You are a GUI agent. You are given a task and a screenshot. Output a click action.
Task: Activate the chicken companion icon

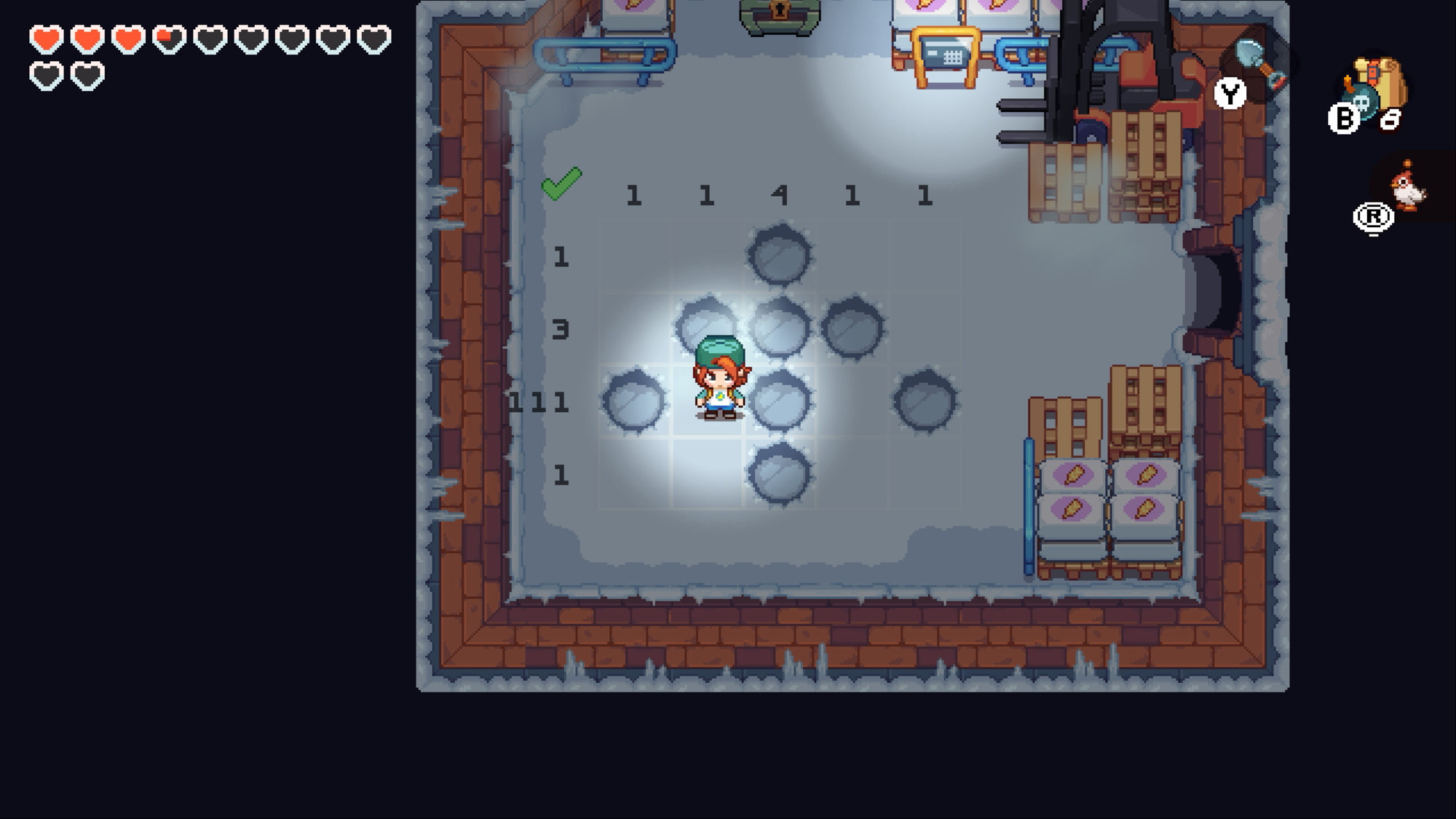(x=1408, y=187)
